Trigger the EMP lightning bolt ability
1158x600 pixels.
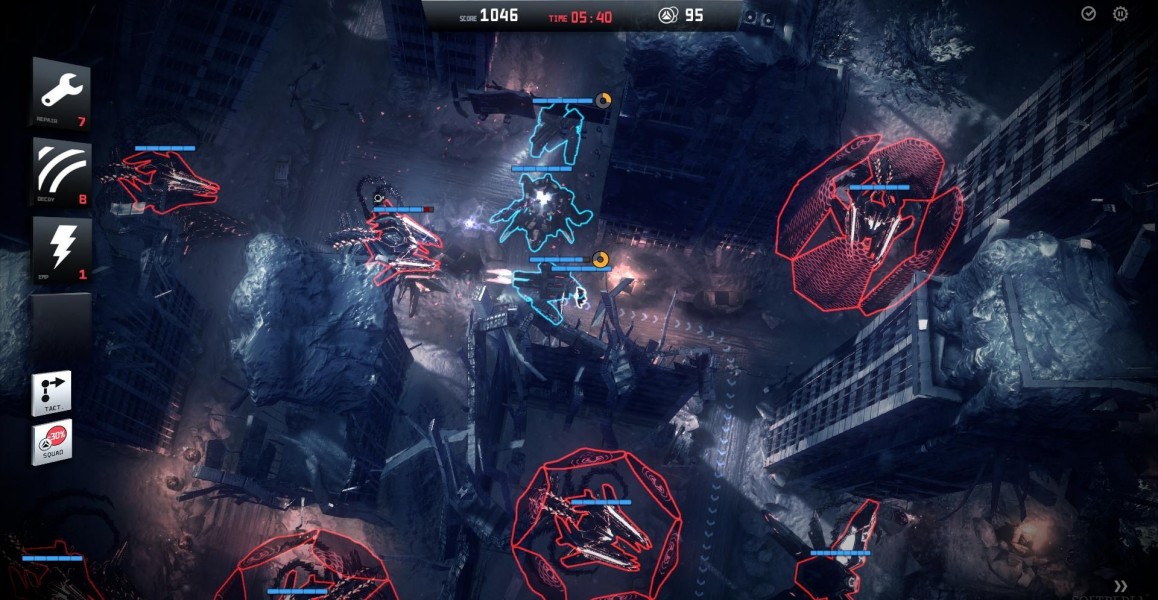(x=61, y=249)
